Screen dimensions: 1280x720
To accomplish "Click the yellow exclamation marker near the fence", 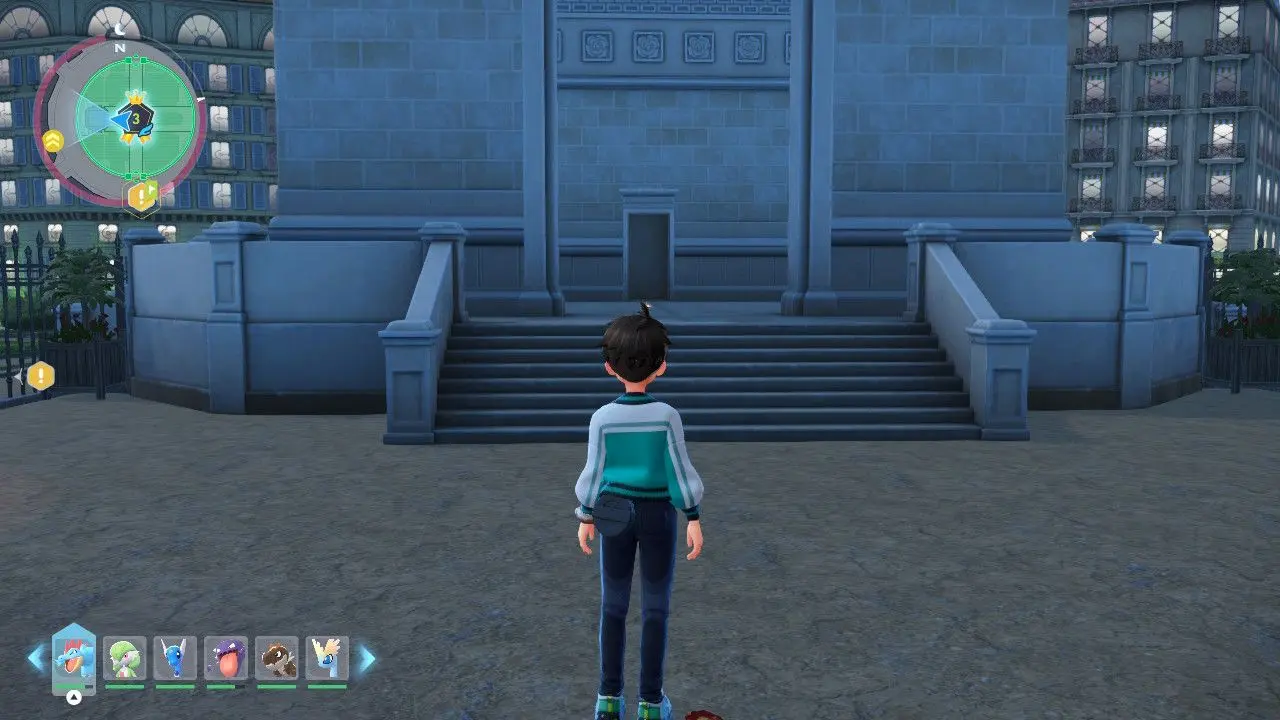I will [x=40, y=377].
